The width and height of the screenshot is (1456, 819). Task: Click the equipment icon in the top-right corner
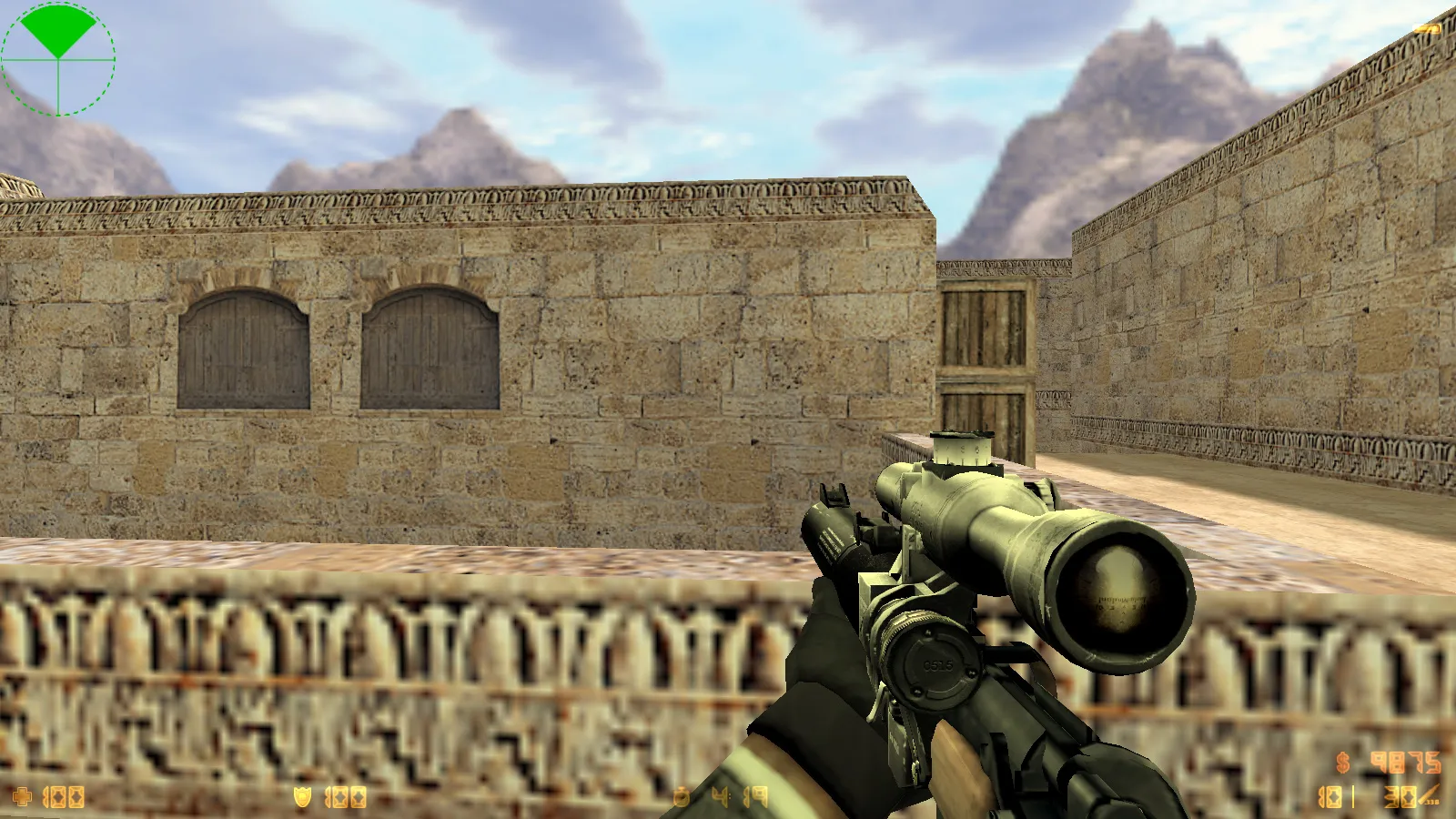[x=1426, y=27]
